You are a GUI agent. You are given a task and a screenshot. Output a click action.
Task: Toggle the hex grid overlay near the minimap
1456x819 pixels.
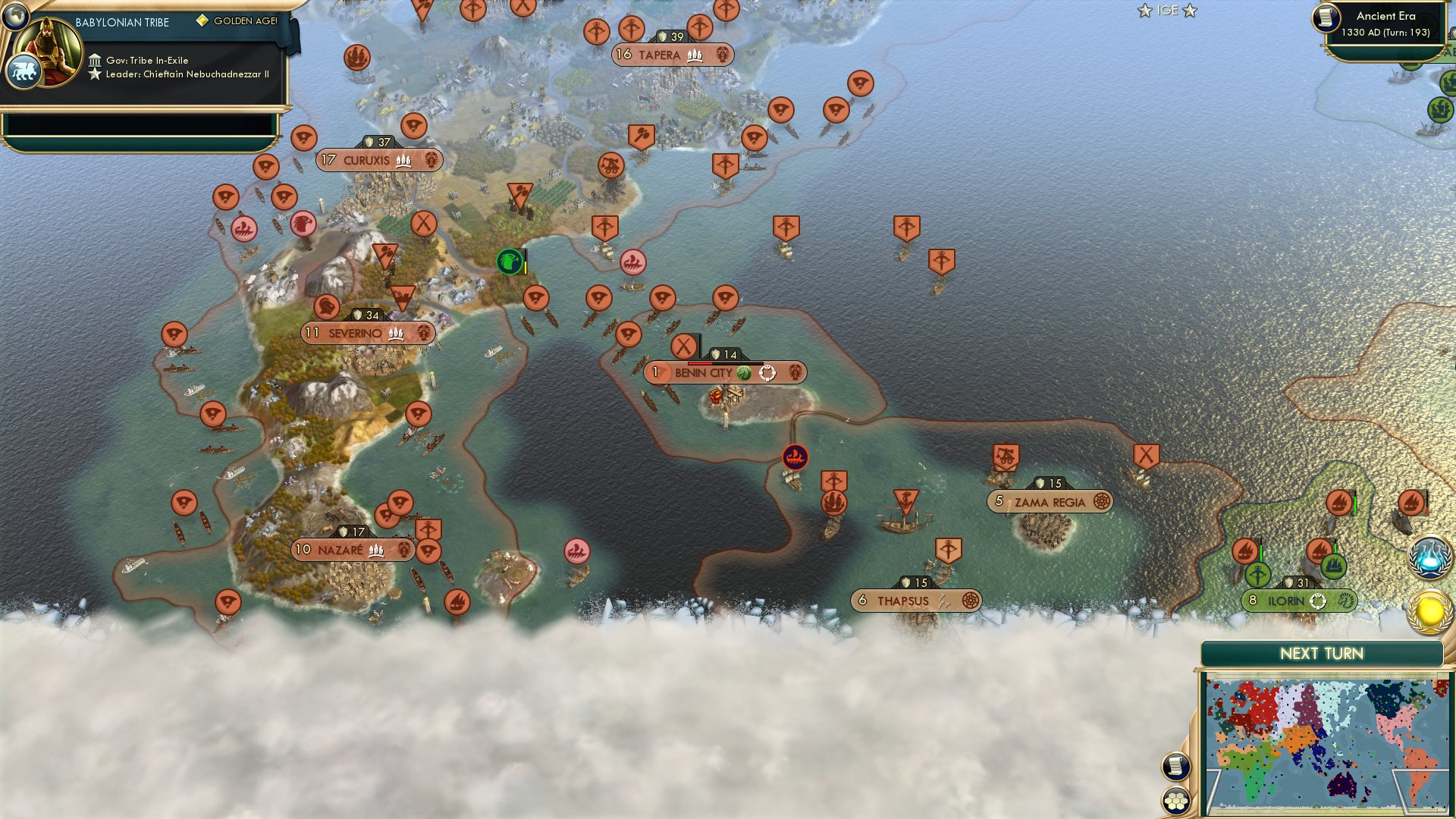click(x=1175, y=801)
